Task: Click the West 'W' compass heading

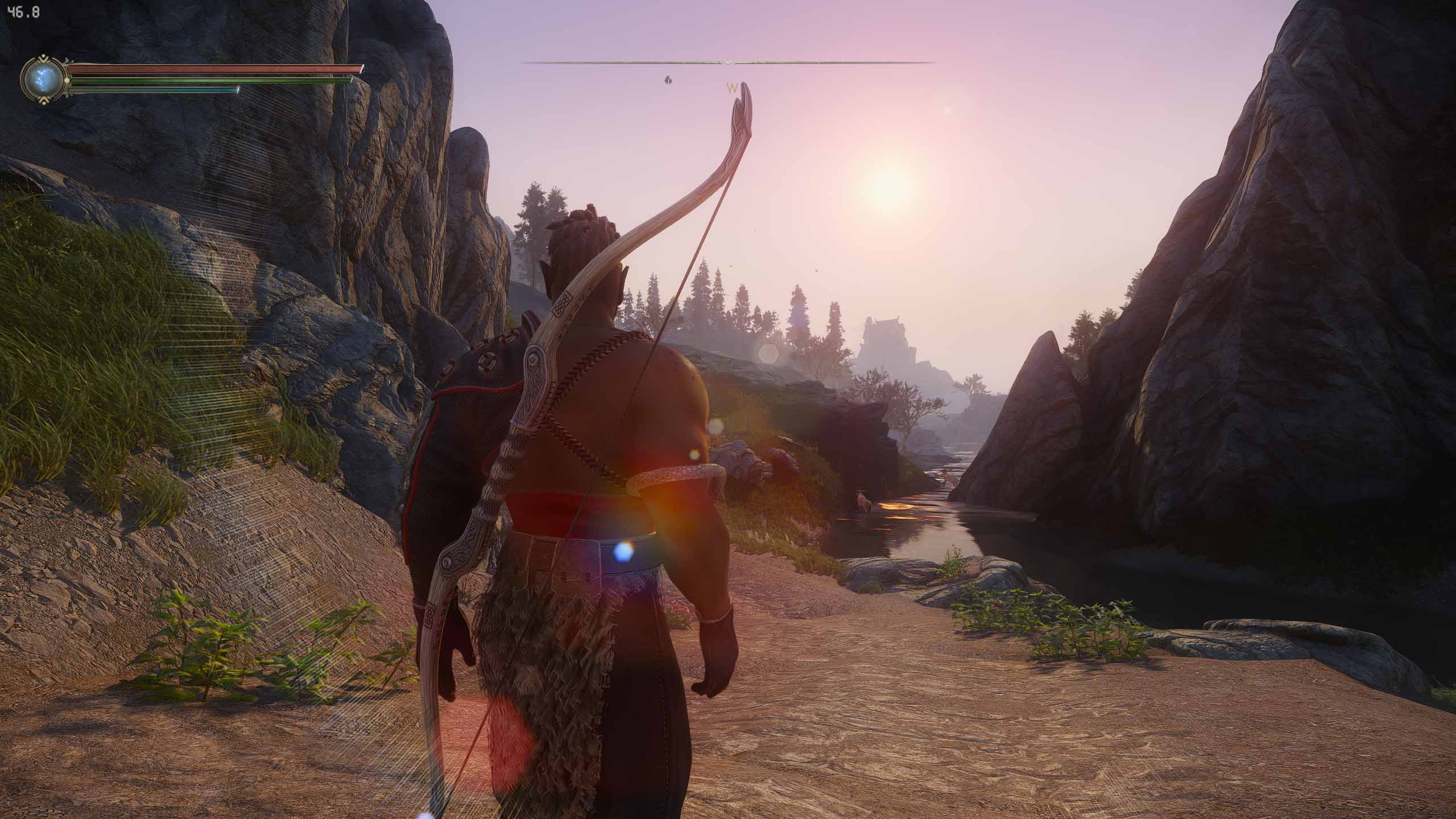Action: click(x=732, y=88)
